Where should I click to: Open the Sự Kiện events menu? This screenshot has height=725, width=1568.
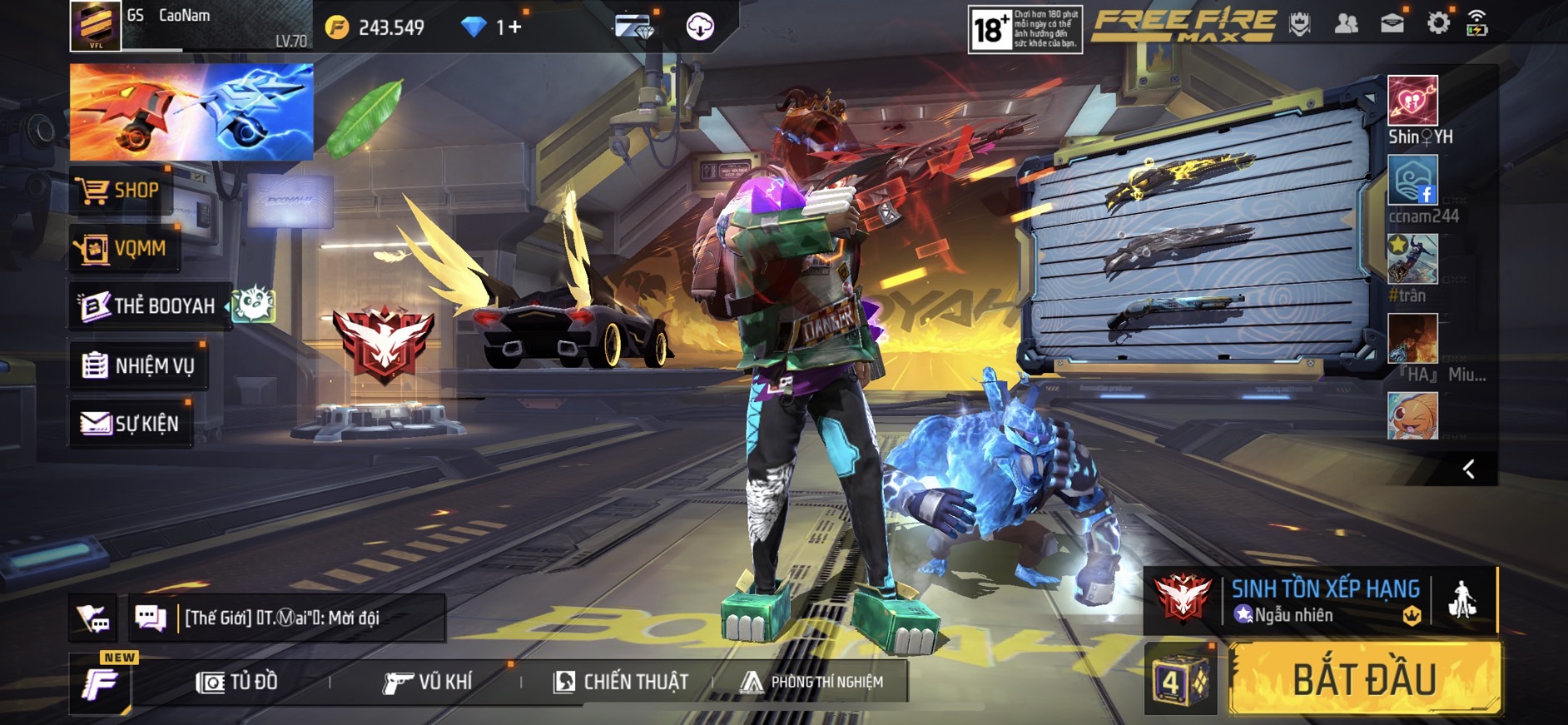pyautogui.click(x=131, y=424)
